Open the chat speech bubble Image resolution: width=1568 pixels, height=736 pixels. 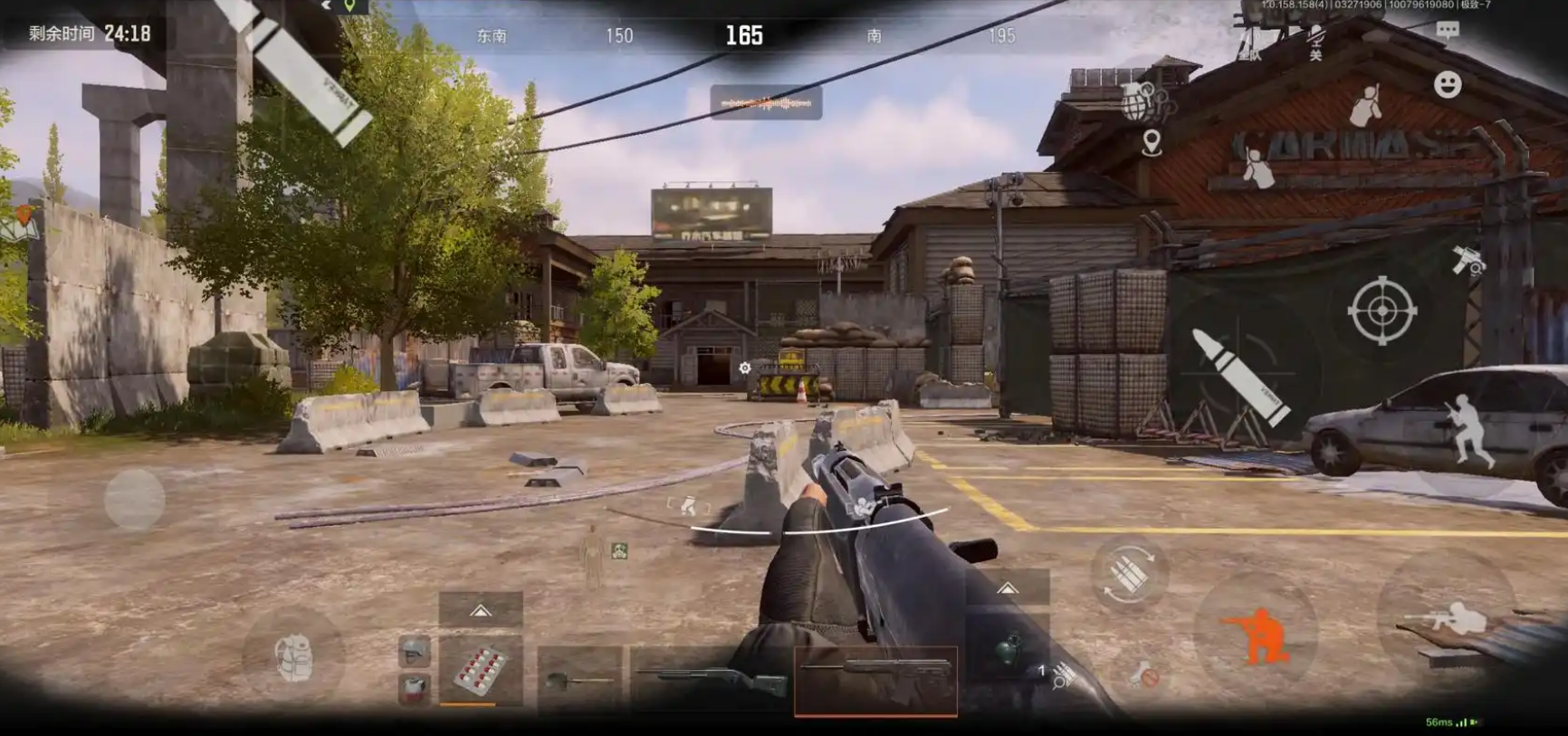pos(1448,31)
